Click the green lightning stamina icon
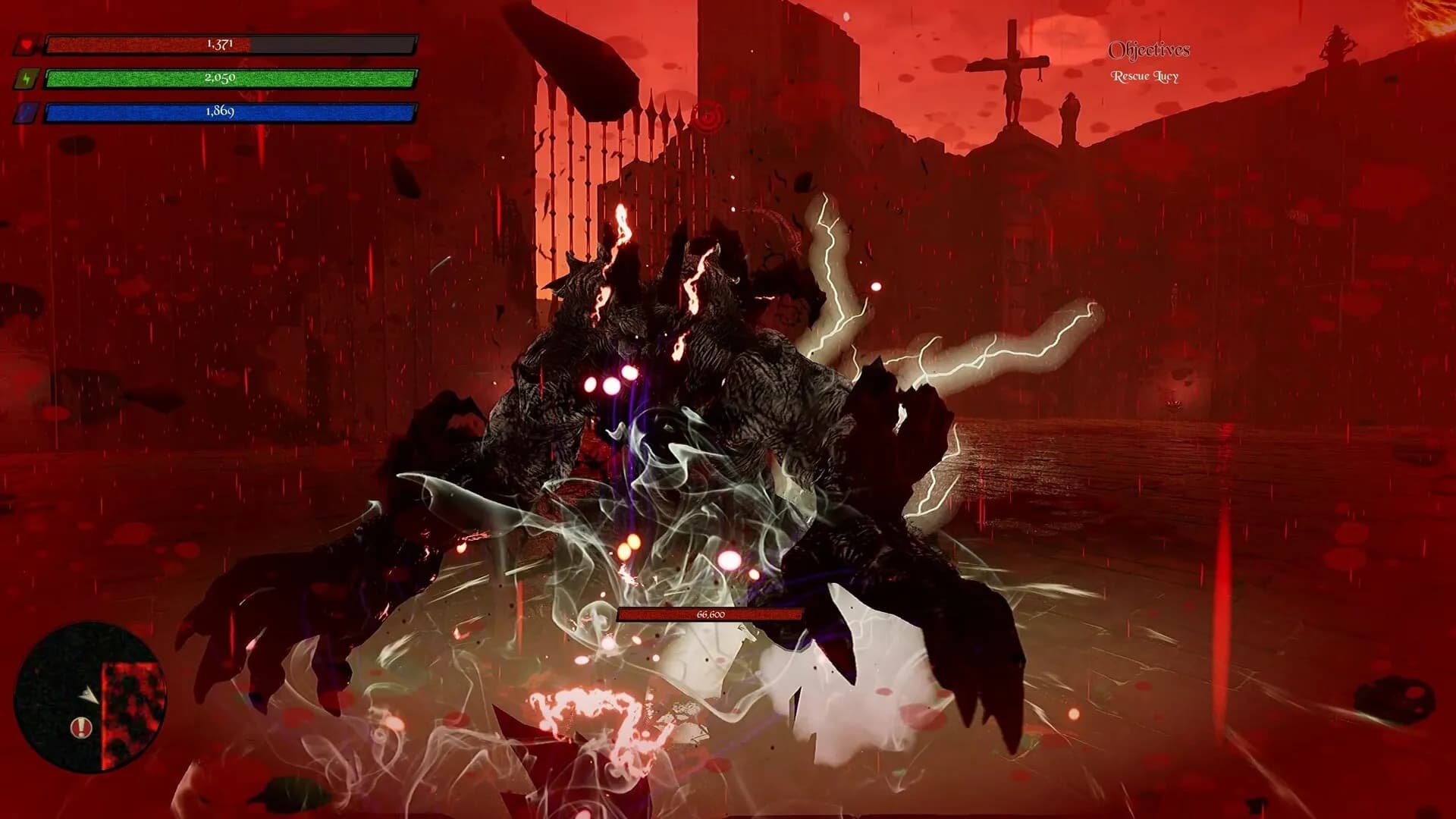The width and height of the screenshot is (1456, 819). point(27,79)
